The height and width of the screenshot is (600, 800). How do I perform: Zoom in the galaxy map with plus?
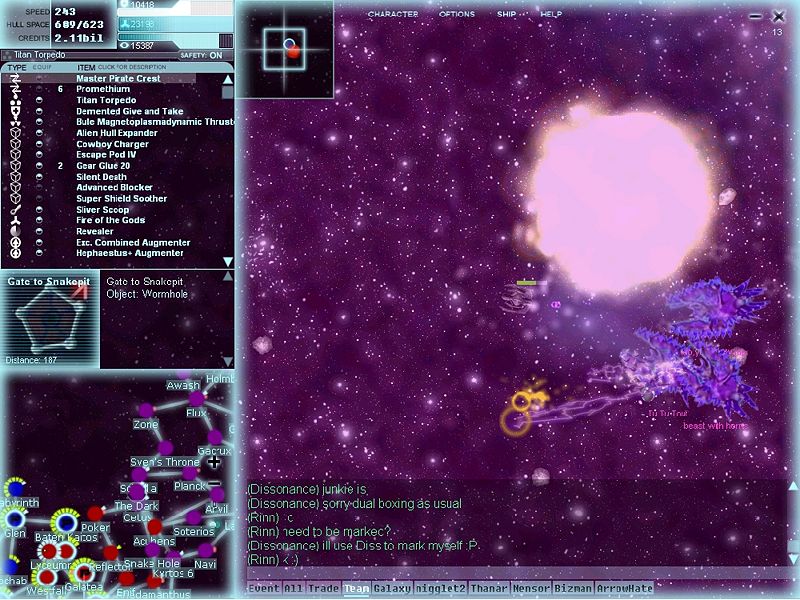click(214, 462)
